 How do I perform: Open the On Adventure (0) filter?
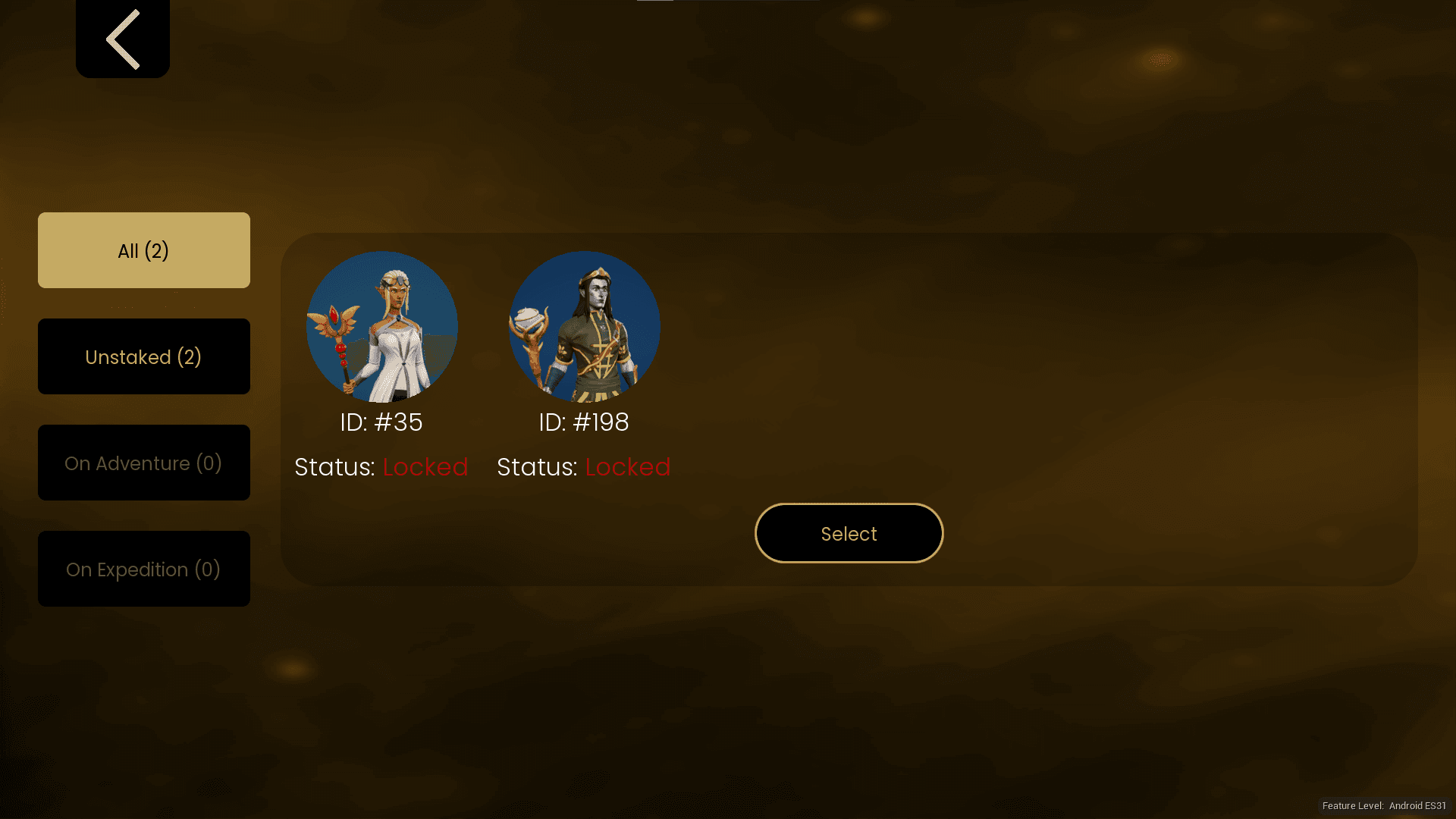144,463
